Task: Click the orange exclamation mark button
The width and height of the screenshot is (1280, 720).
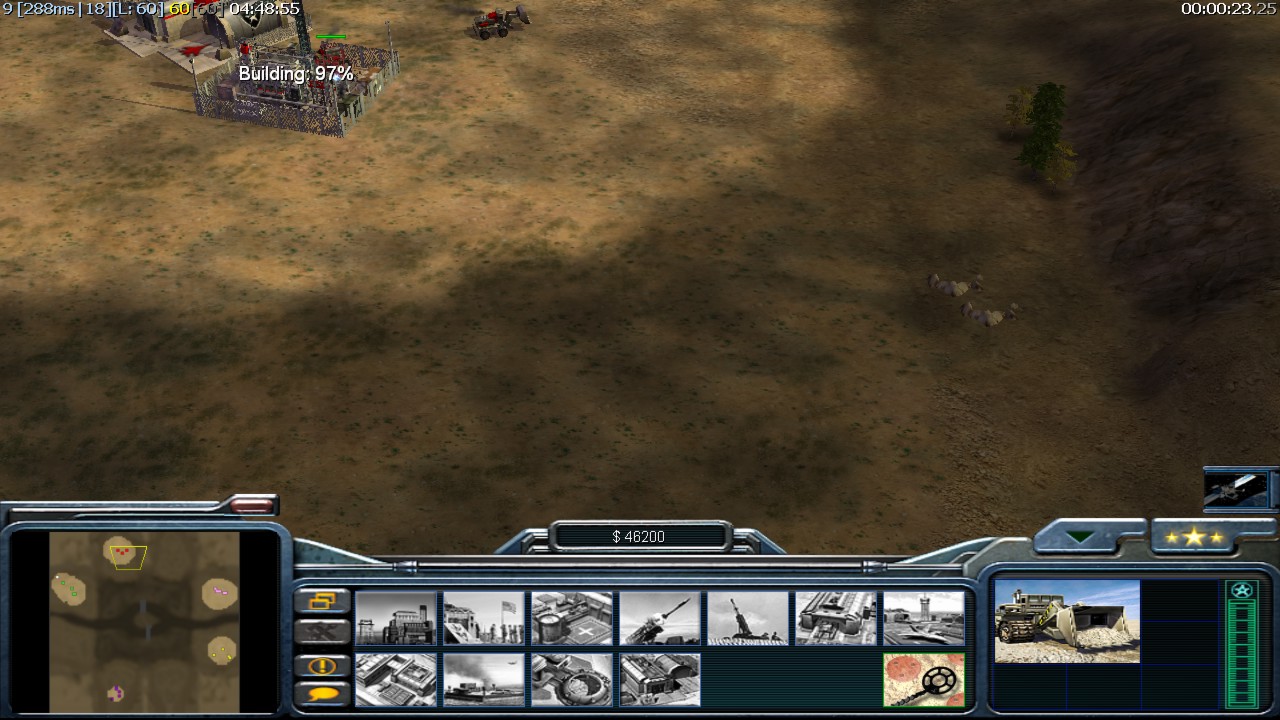Action: point(323,666)
